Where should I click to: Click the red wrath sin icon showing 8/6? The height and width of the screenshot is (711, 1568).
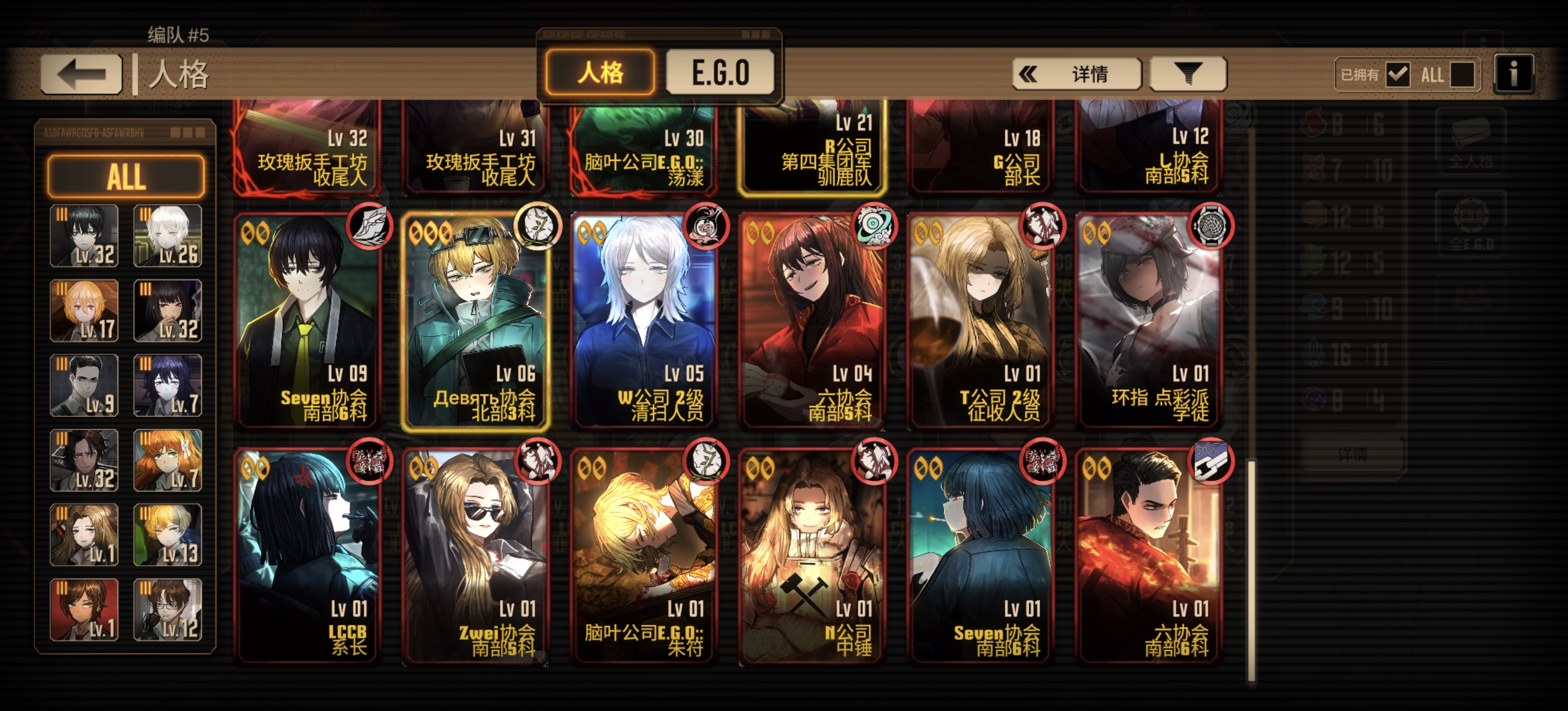click(x=1314, y=124)
